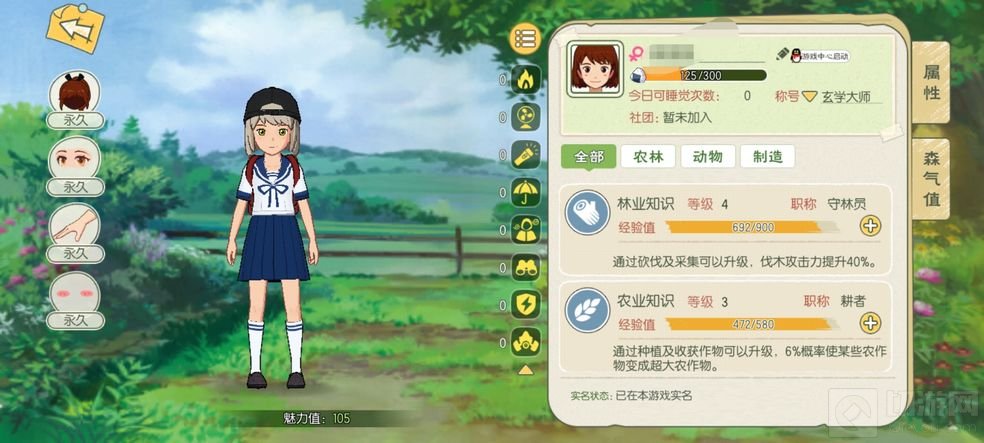Go back with the yellow arrow button
984x443 pixels.
tap(76, 30)
